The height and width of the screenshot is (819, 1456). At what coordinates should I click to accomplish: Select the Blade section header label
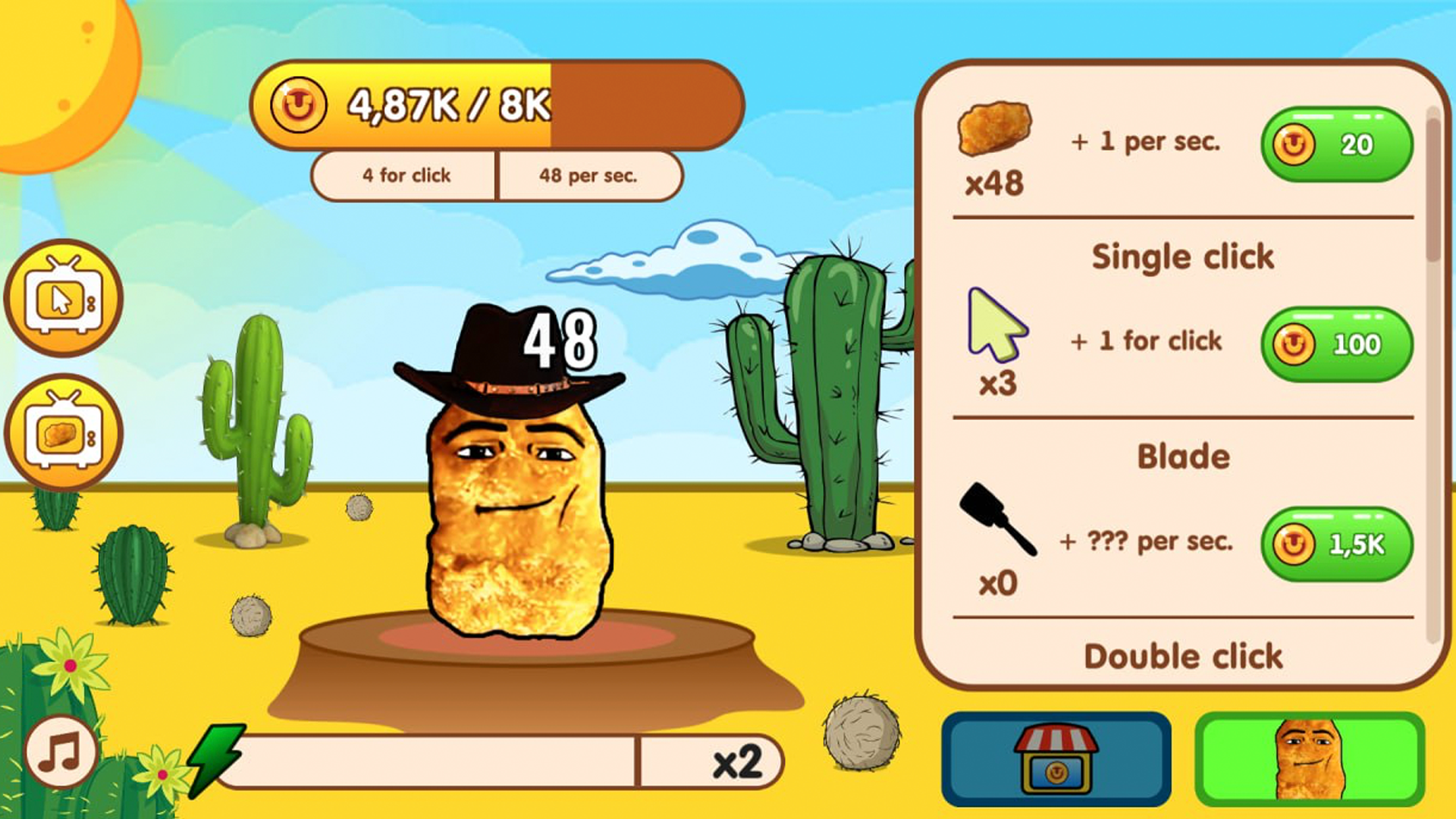(x=1183, y=456)
